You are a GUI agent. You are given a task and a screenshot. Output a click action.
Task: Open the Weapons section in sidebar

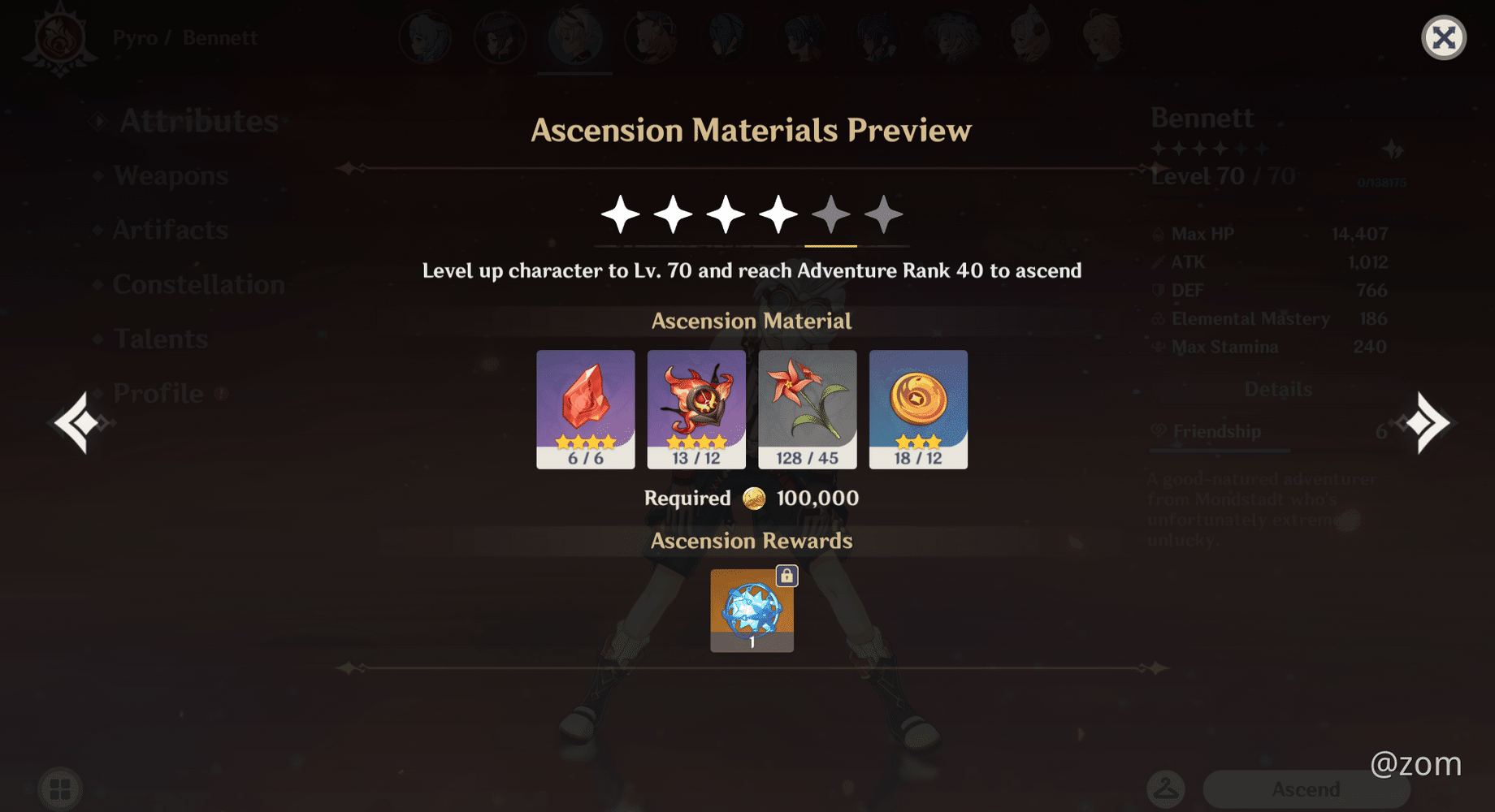point(170,175)
